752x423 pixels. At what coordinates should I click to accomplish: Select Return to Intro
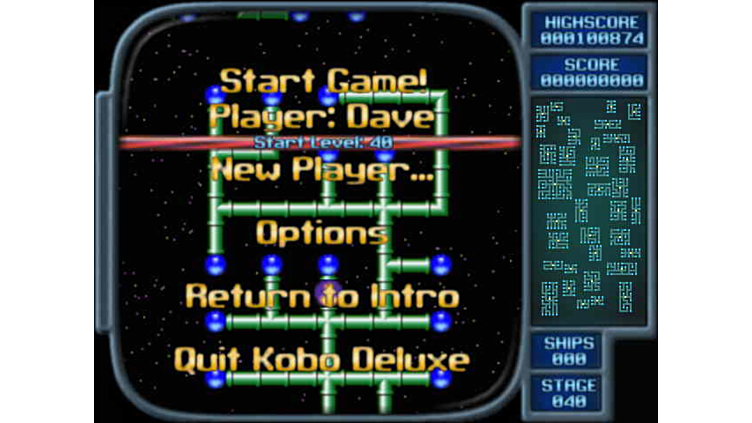click(322, 296)
